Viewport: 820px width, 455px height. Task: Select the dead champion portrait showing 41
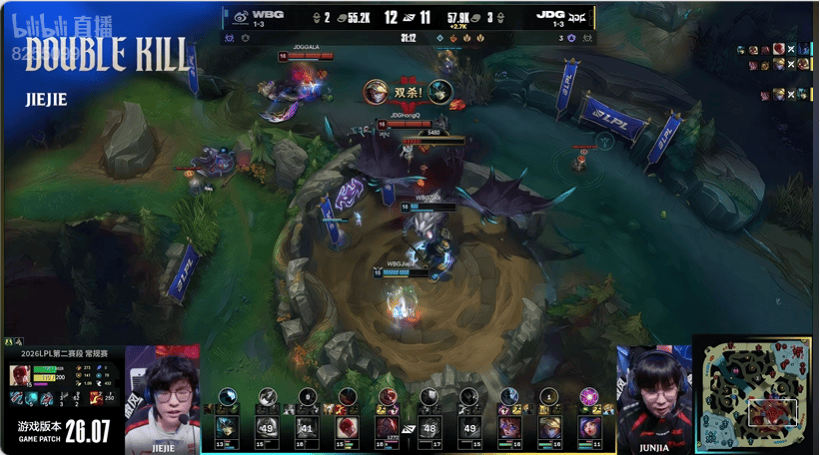pos(307,429)
